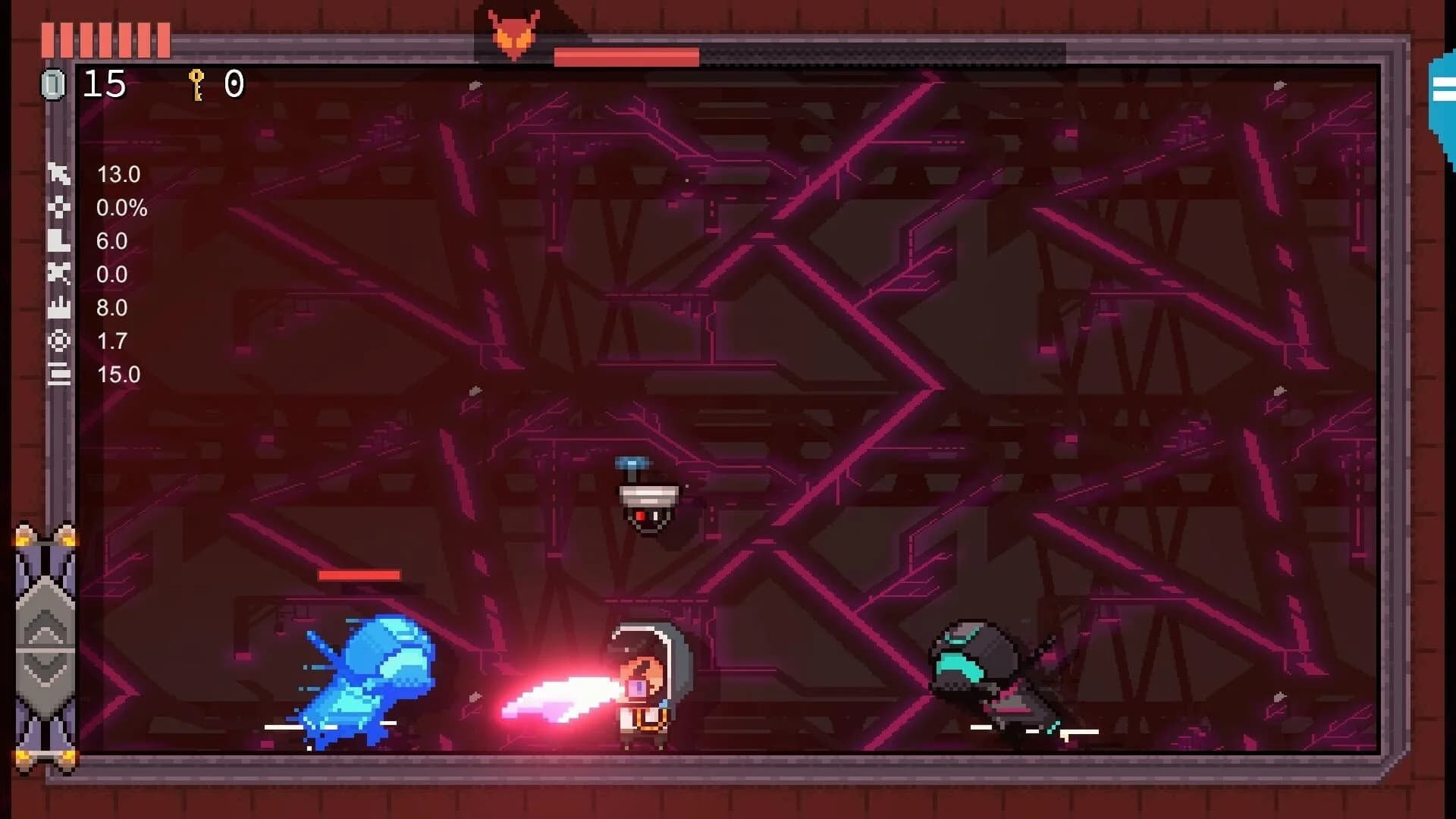Select the running figure speed stat icon

[x=59, y=174]
